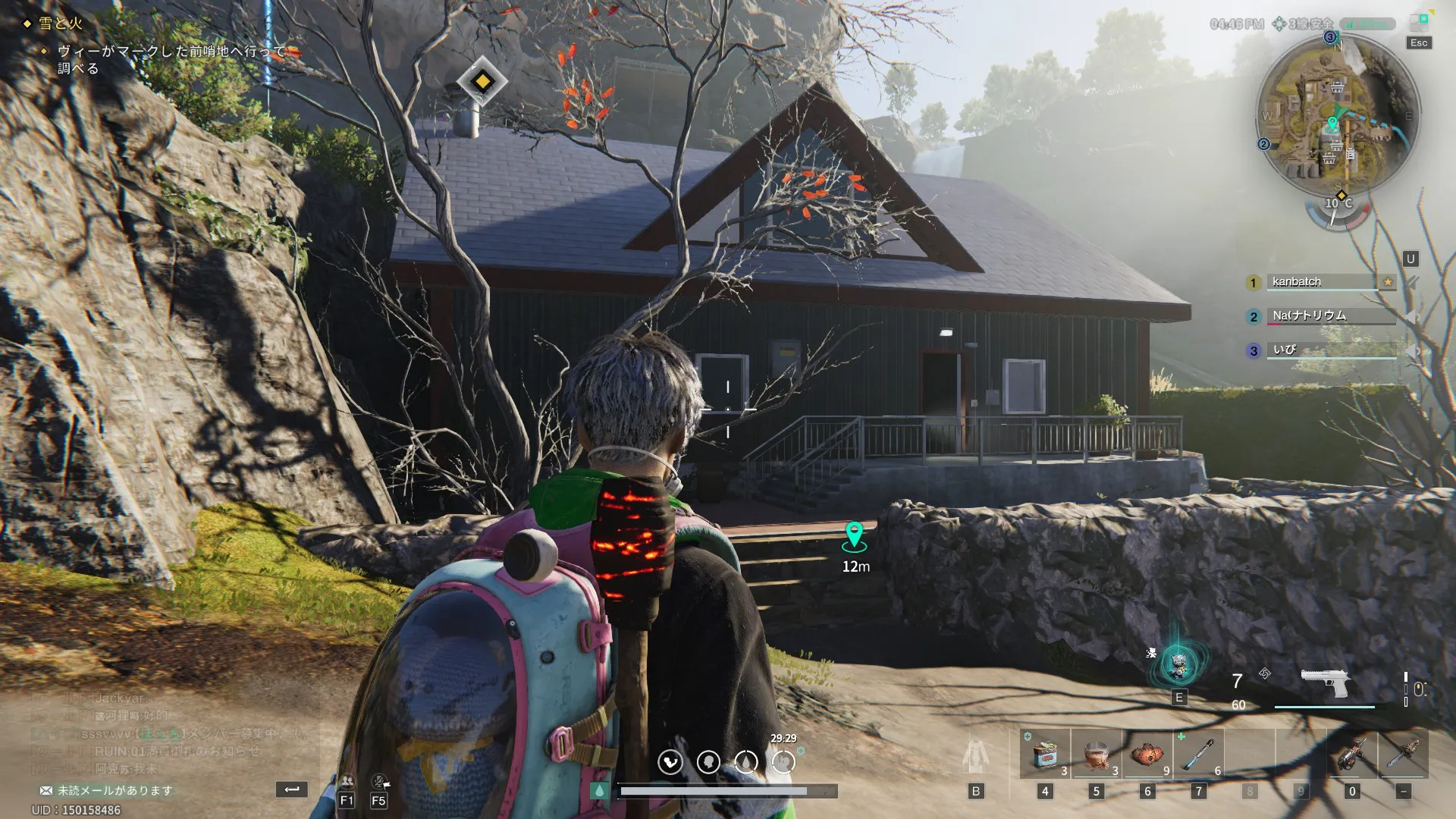The height and width of the screenshot is (819, 1456).
Task: Use the blue syringe healing item
Action: [1198, 755]
